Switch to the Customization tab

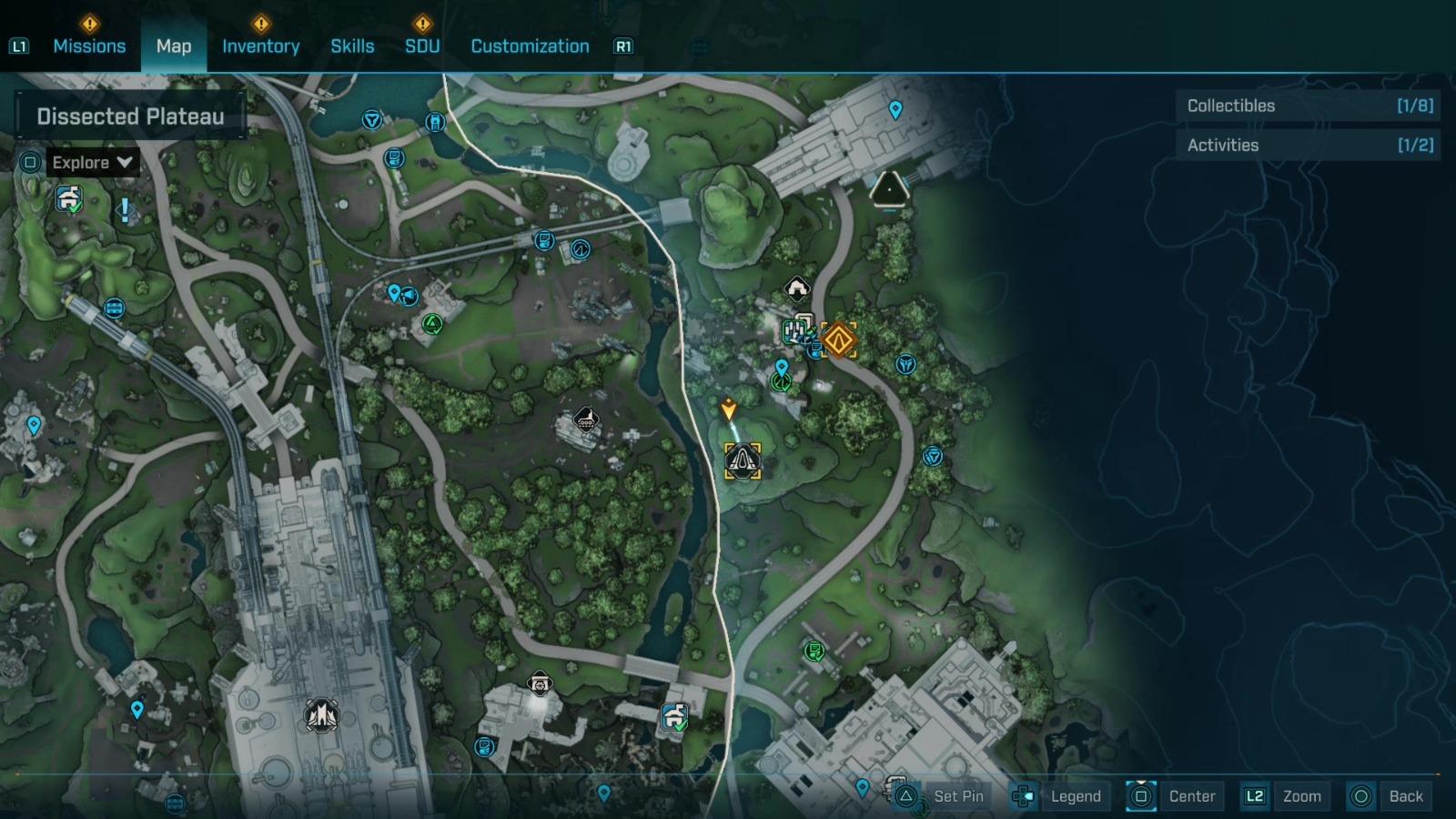click(530, 46)
